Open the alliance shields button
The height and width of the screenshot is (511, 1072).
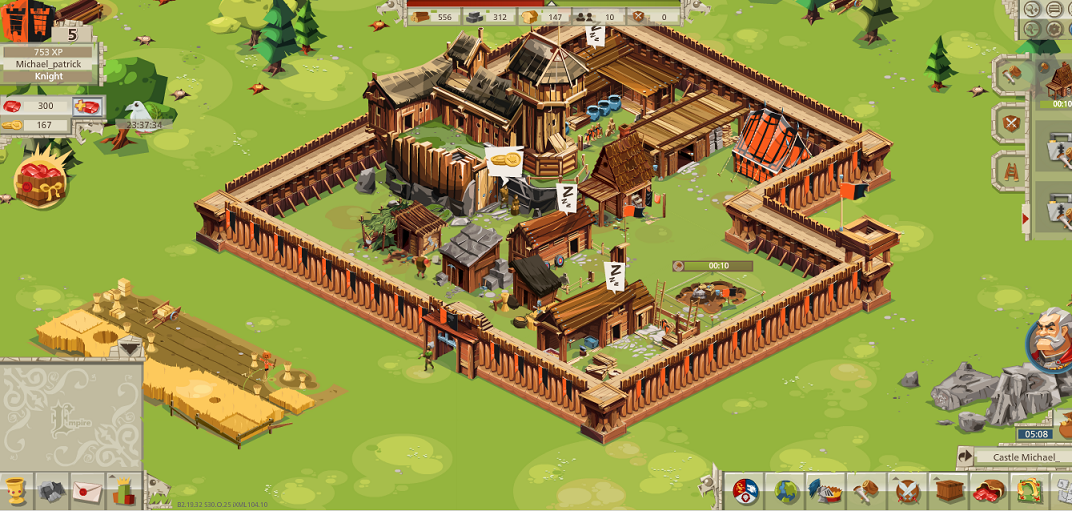(x=745, y=491)
